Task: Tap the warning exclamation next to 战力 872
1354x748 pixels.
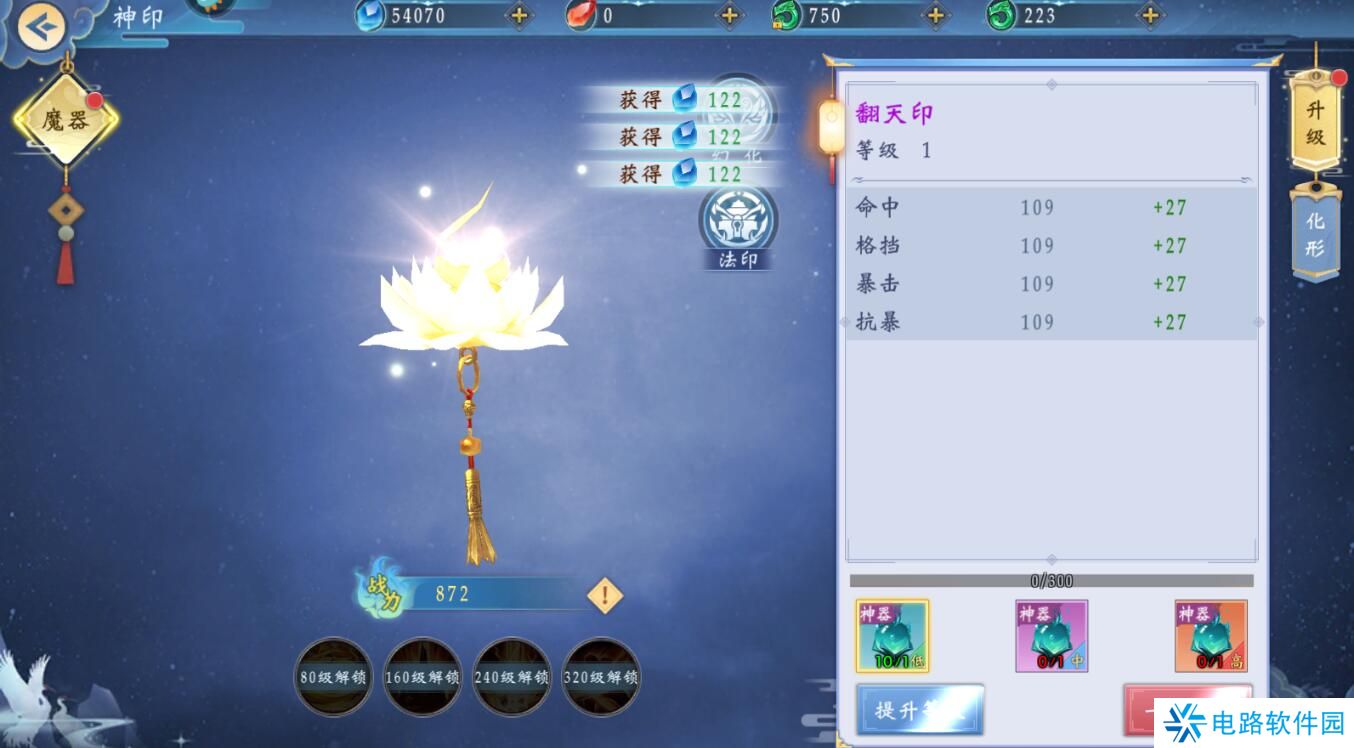Action: 604,594
